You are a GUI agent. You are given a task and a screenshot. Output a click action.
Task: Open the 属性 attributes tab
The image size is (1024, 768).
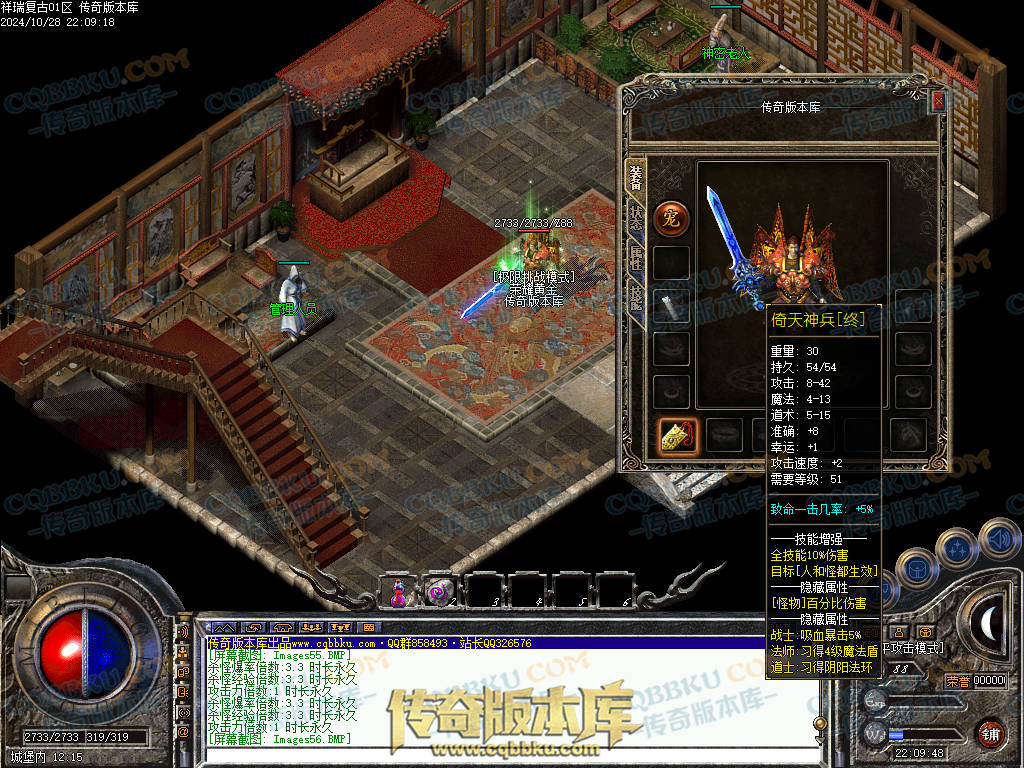(636, 257)
